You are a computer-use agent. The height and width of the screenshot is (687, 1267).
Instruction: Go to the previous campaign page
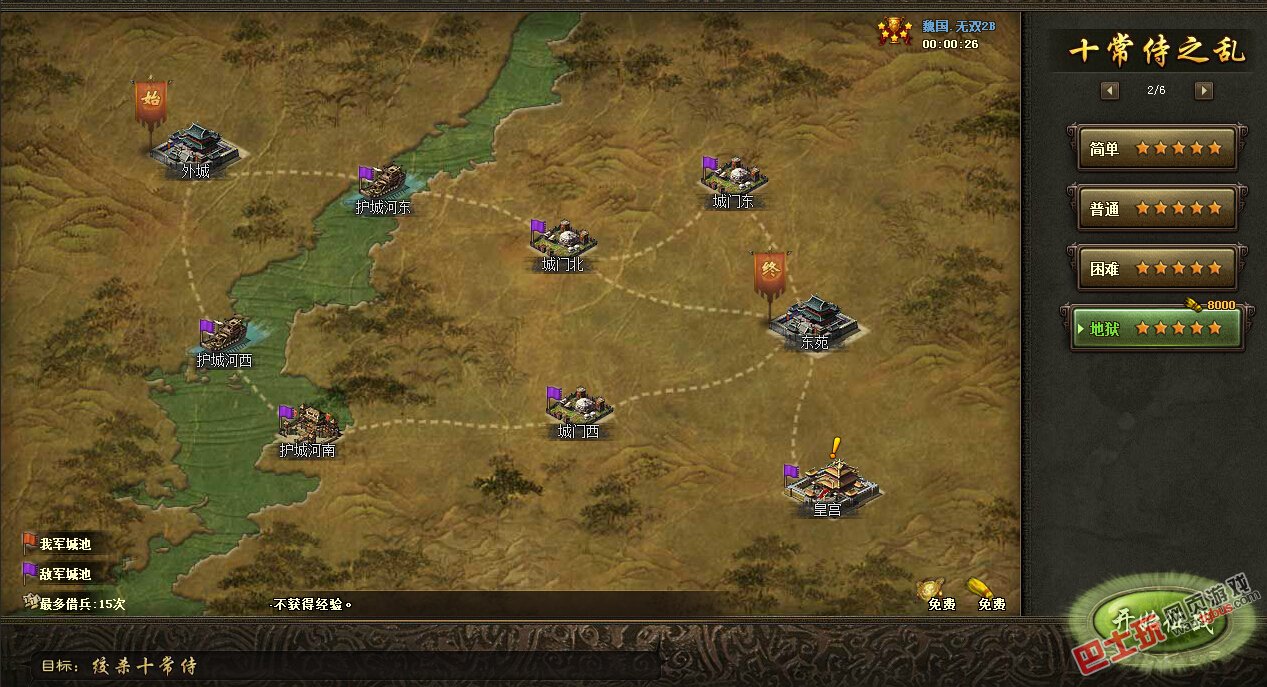(x=1110, y=91)
